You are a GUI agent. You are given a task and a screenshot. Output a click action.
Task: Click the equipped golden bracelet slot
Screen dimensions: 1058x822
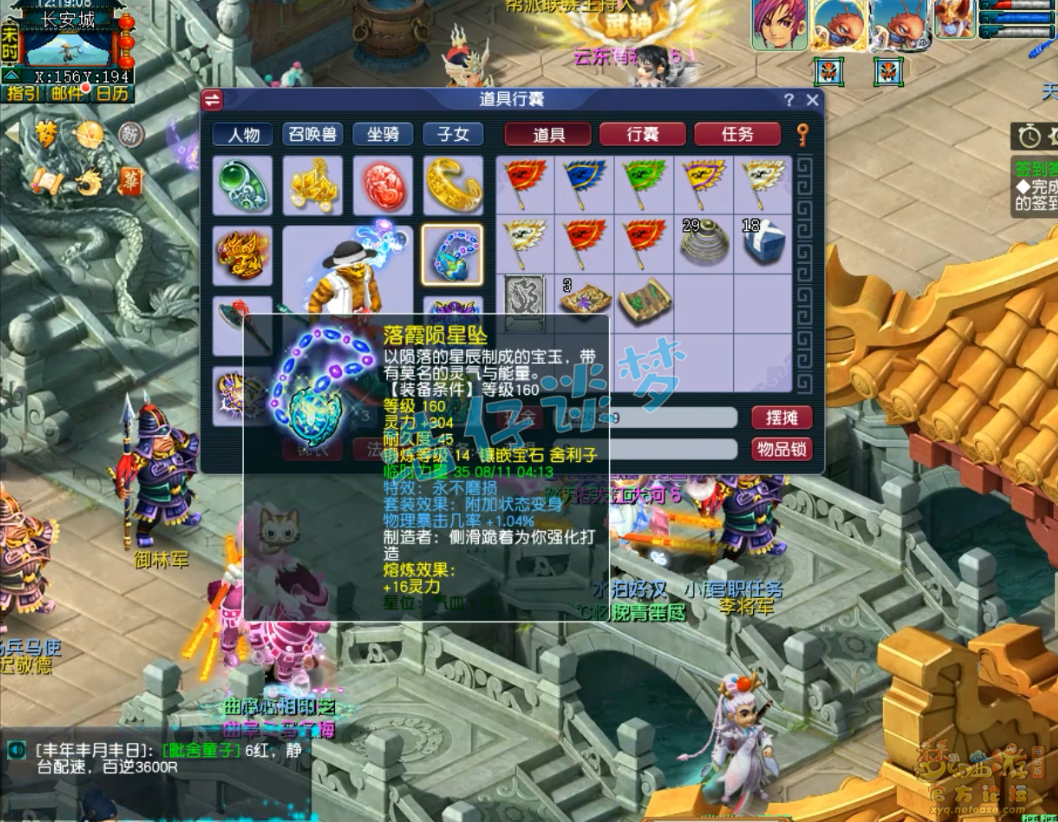point(452,185)
